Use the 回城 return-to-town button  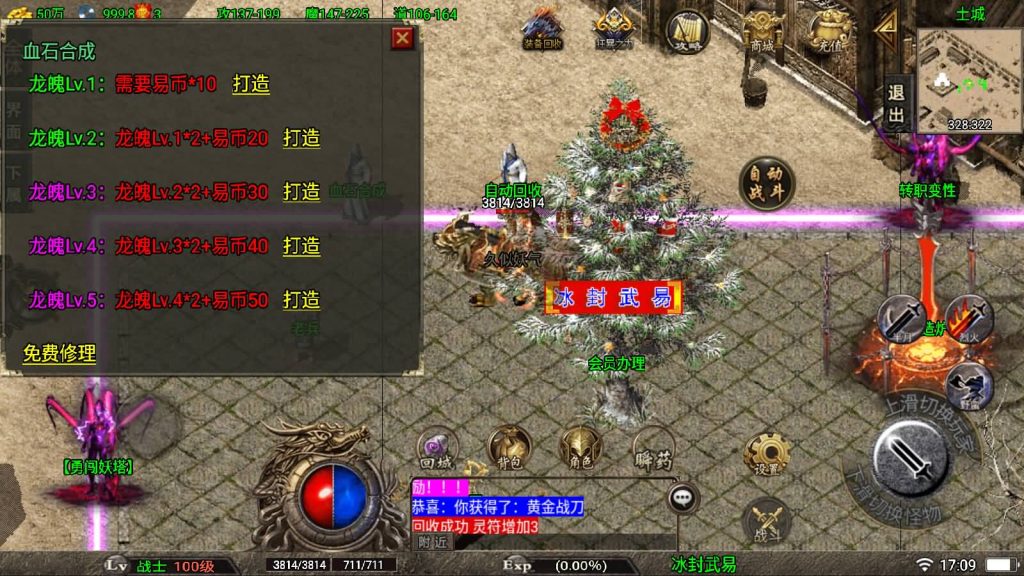pyautogui.click(x=437, y=449)
